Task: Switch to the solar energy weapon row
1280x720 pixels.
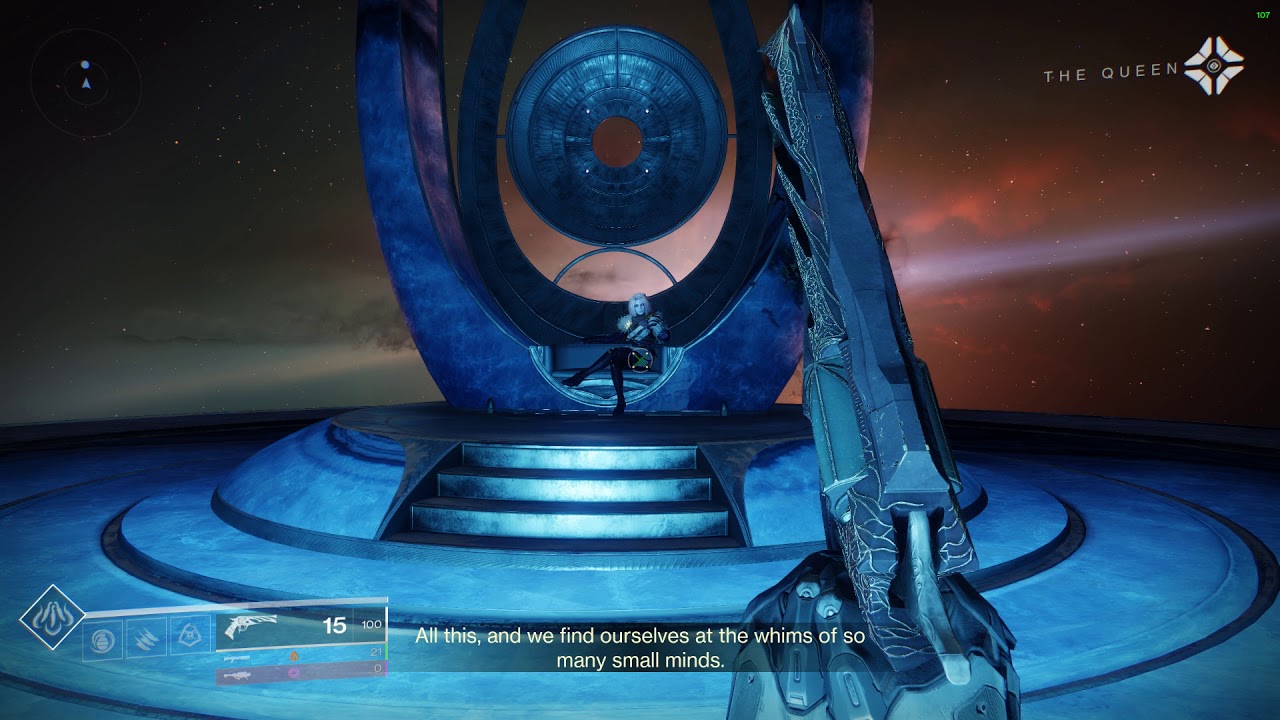Action: 300,654
